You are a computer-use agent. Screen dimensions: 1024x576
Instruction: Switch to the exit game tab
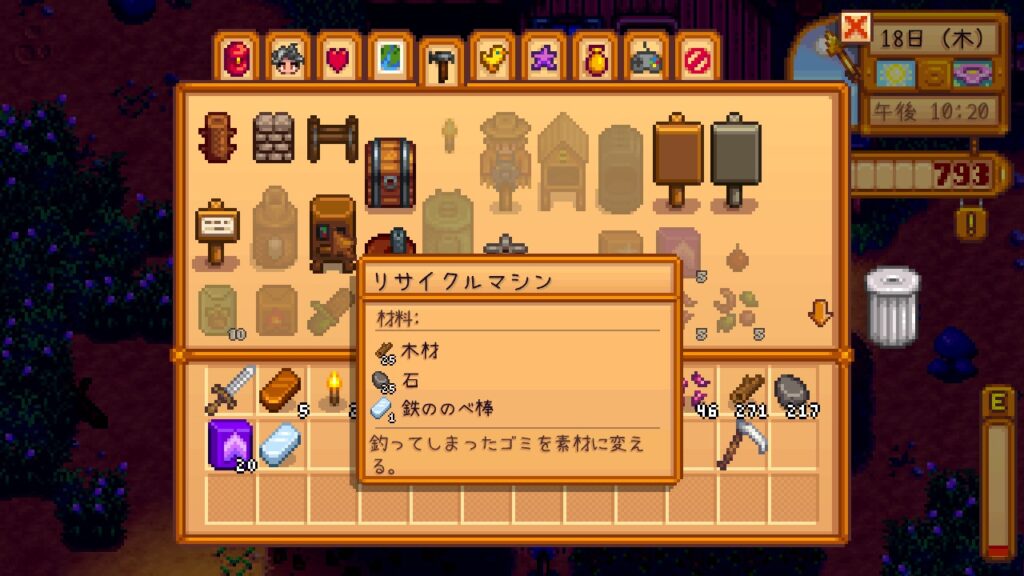point(696,58)
